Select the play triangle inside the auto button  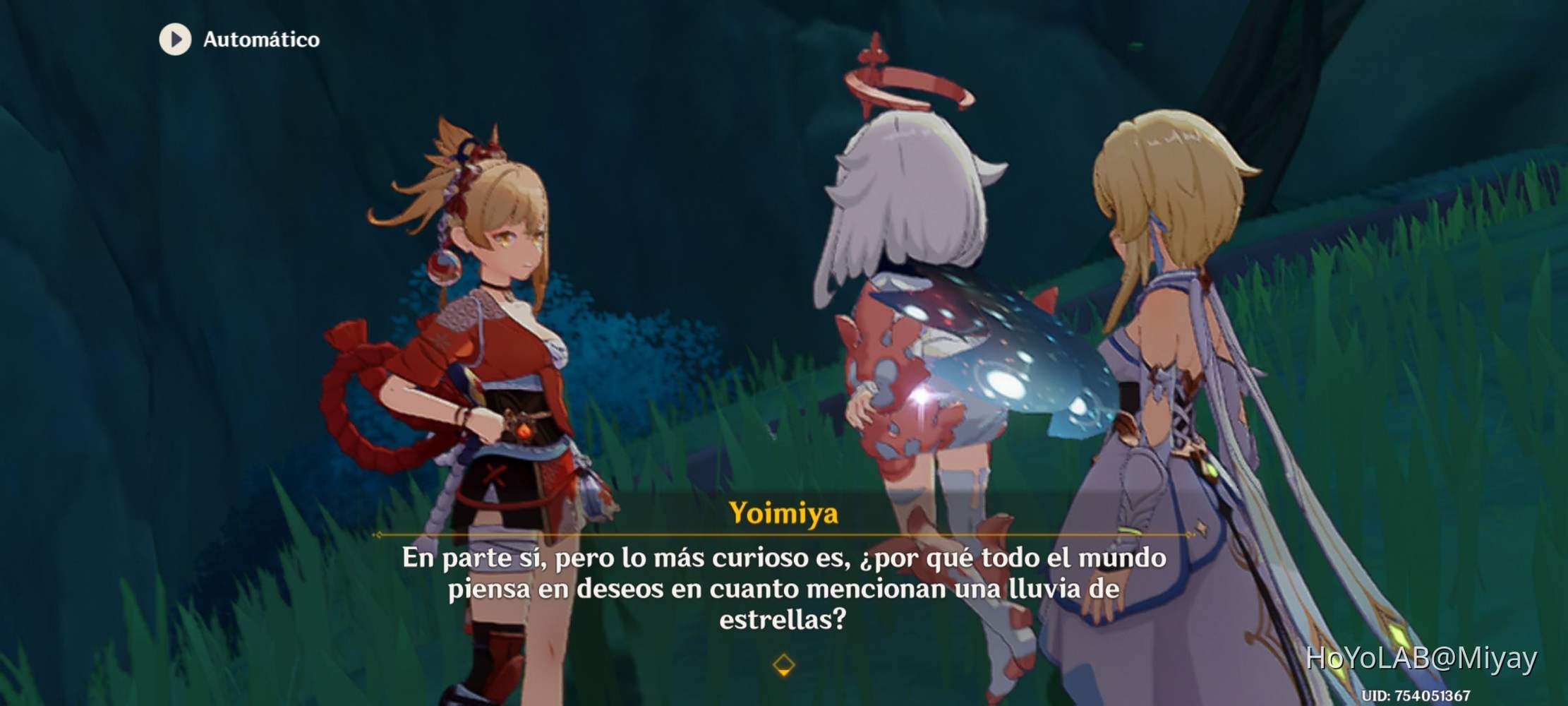176,40
